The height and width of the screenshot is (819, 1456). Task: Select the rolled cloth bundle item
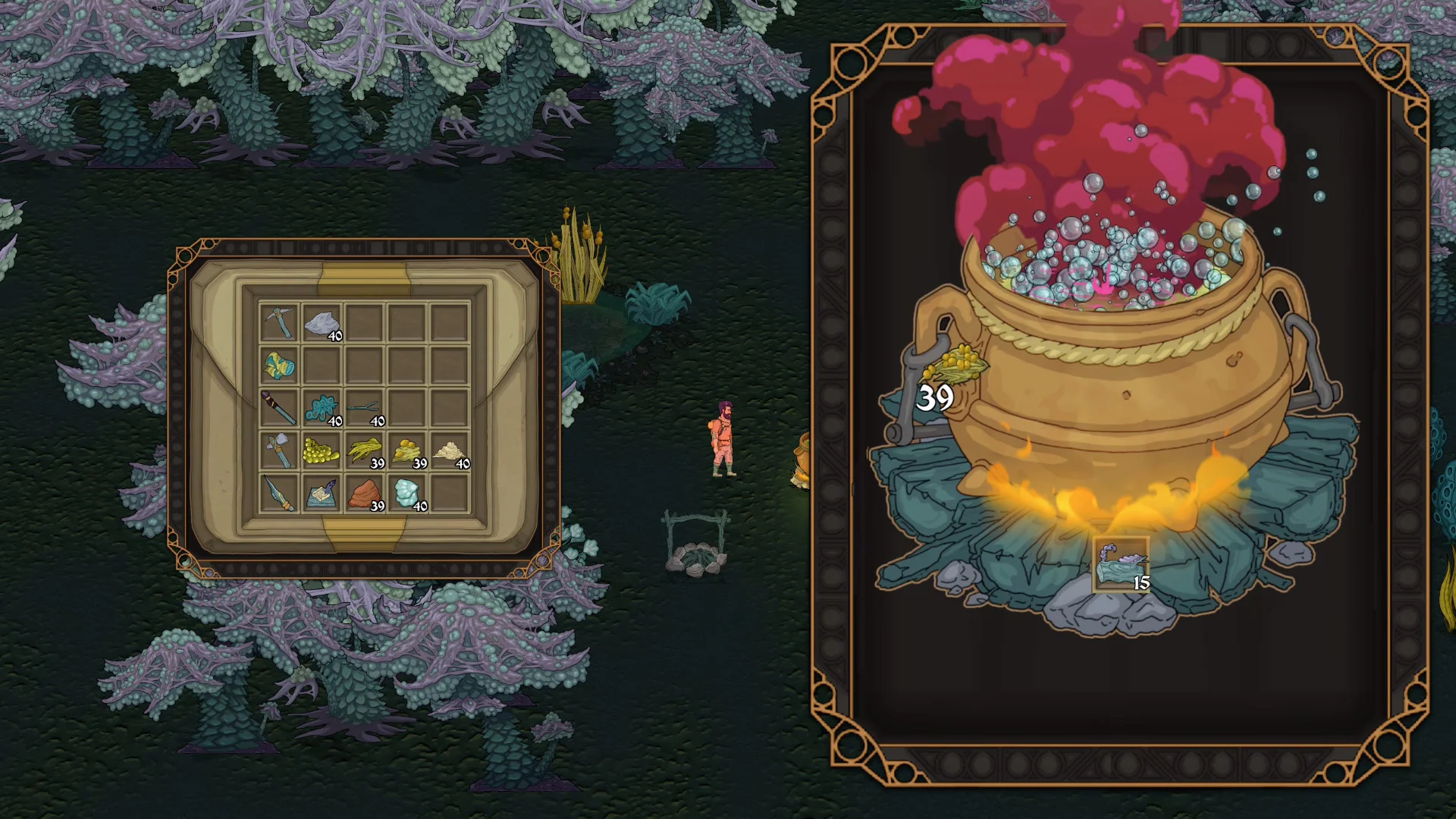click(x=278, y=366)
